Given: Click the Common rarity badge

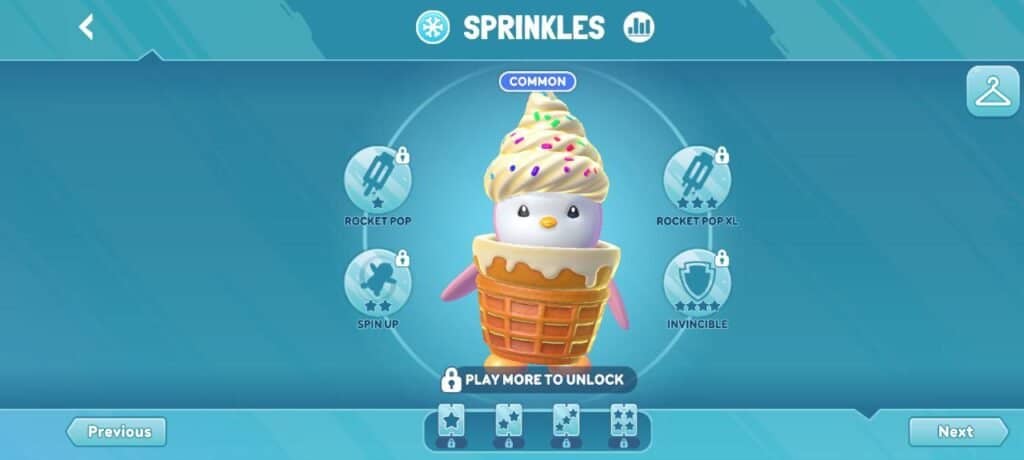Looking at the screenshot, I should pos(537,81).
